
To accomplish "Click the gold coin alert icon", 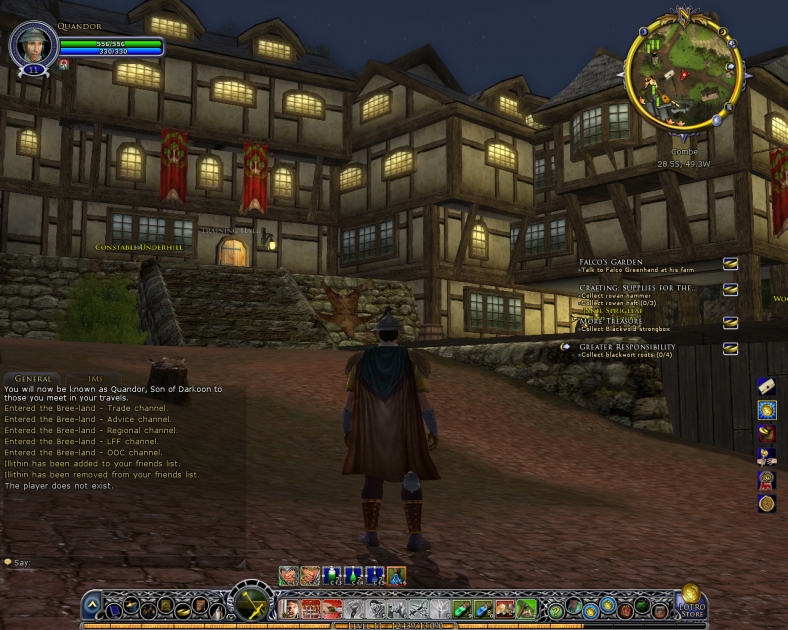I will pyautogui.click(x=767, y=409).
